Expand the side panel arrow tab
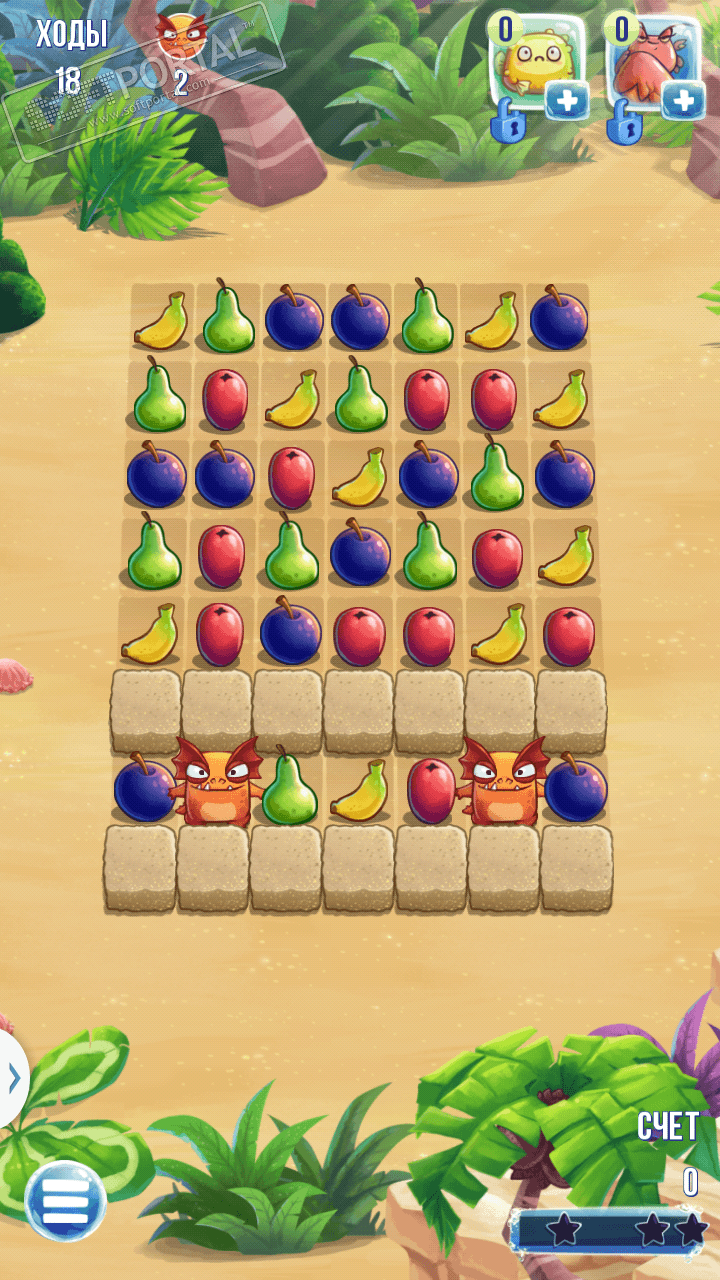This screenshot has width=720, height=1280. click(x=12, y=1078)
